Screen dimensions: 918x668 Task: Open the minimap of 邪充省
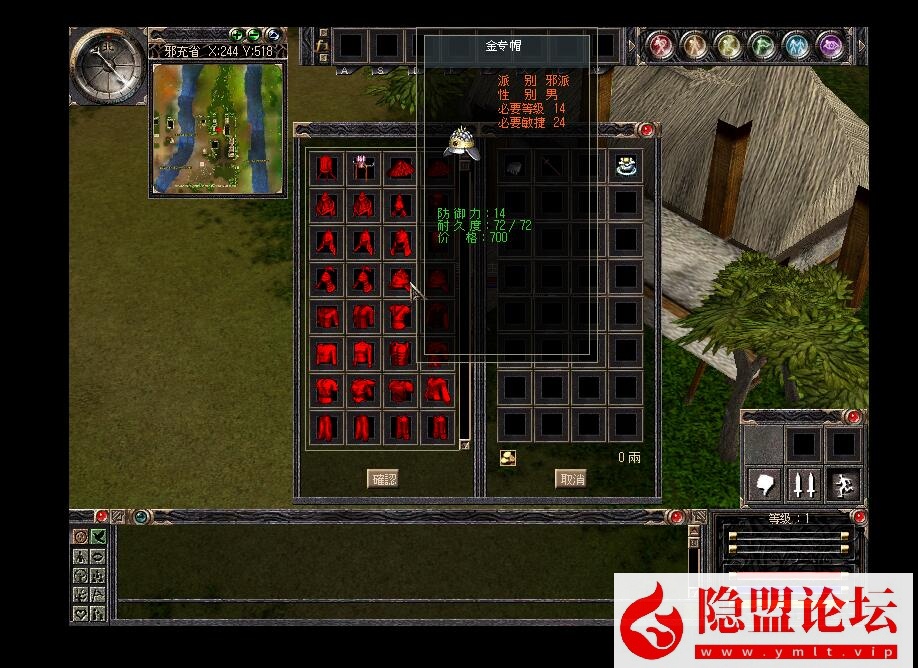(x=218, y=130)
